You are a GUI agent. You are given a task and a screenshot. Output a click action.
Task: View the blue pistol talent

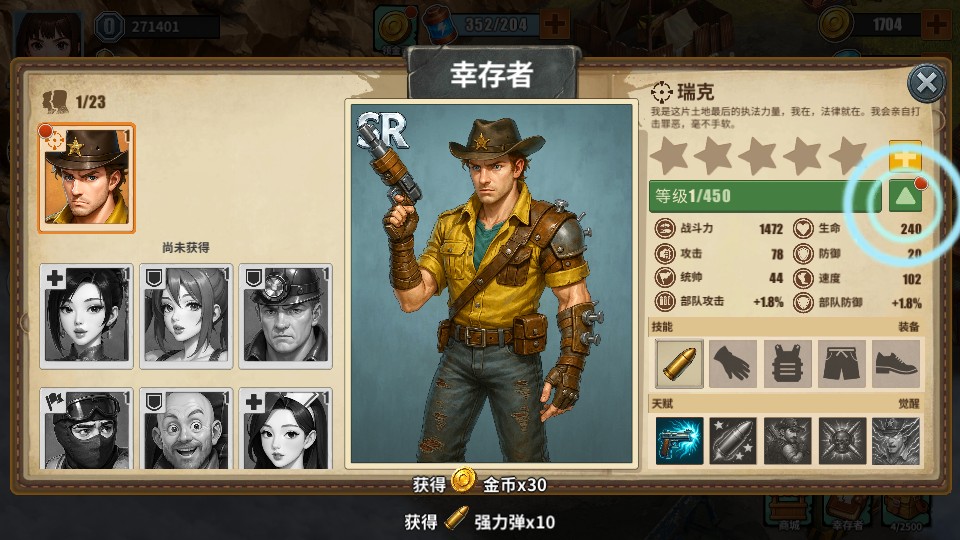pos(679,441)
